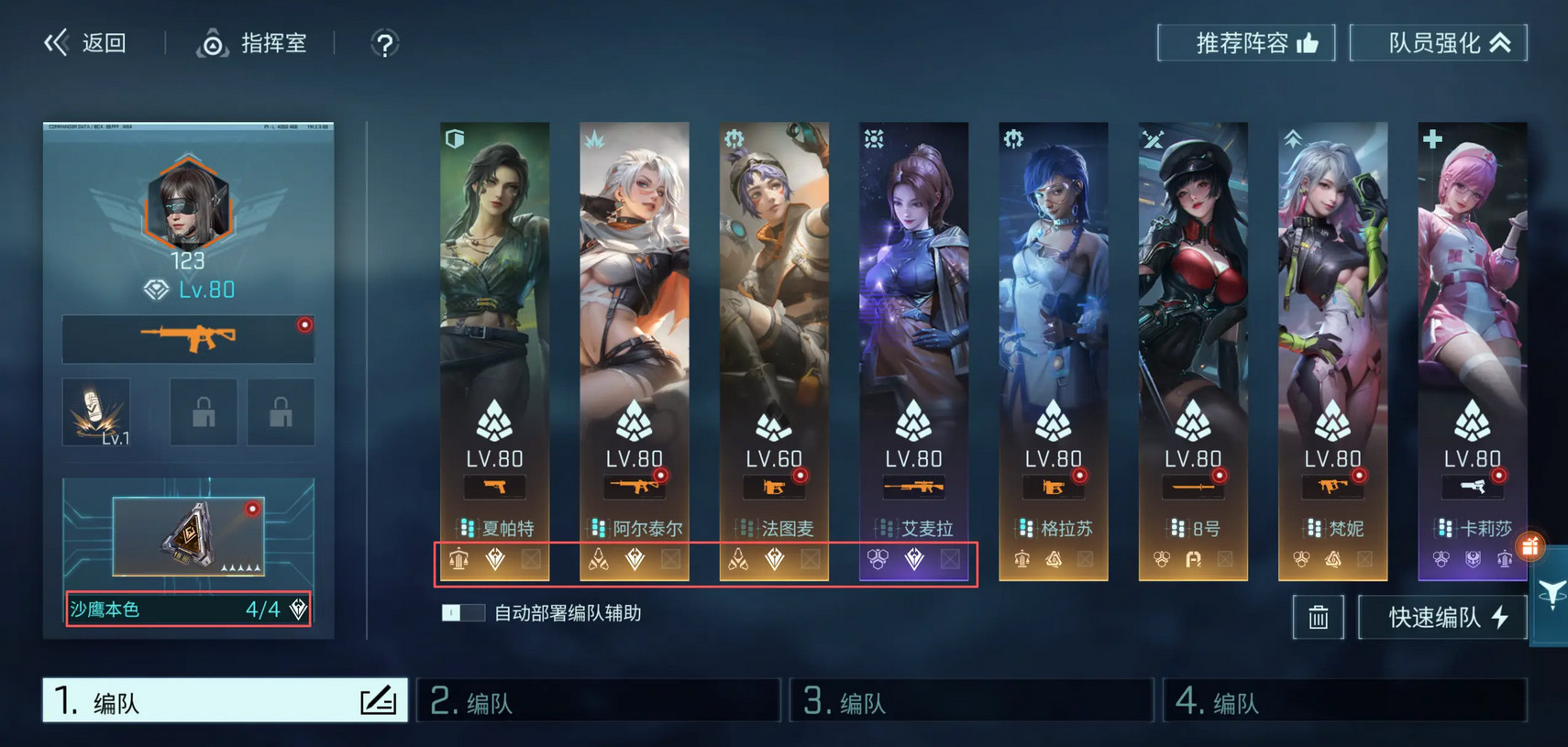Toggle 自动部署编队辅助 auto-deploy switch
1568x747 pixels.
tap(462, 613)
